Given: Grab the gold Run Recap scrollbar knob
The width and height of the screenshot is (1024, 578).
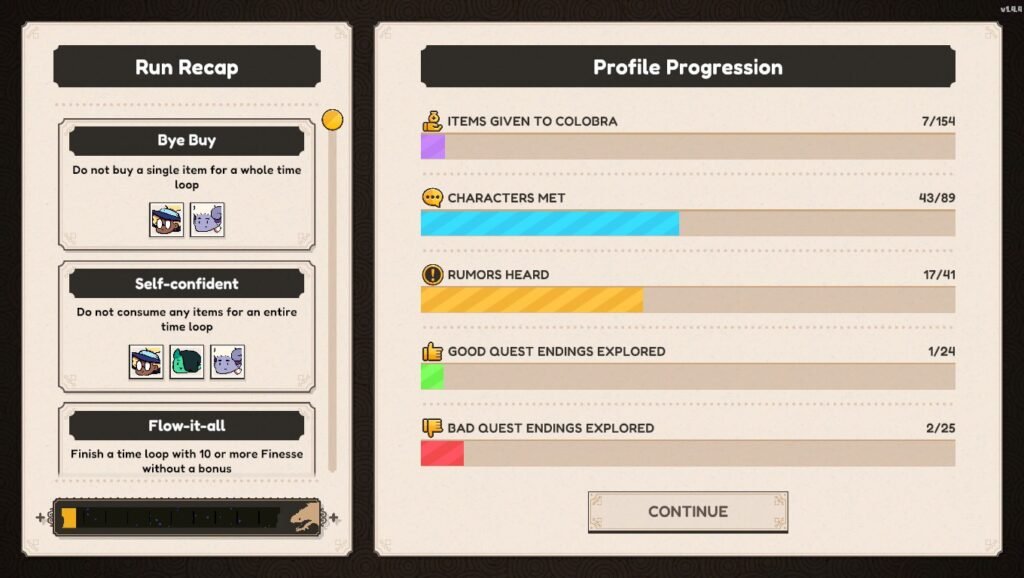Looking at the screenshot, I should (x=333, y=120).
